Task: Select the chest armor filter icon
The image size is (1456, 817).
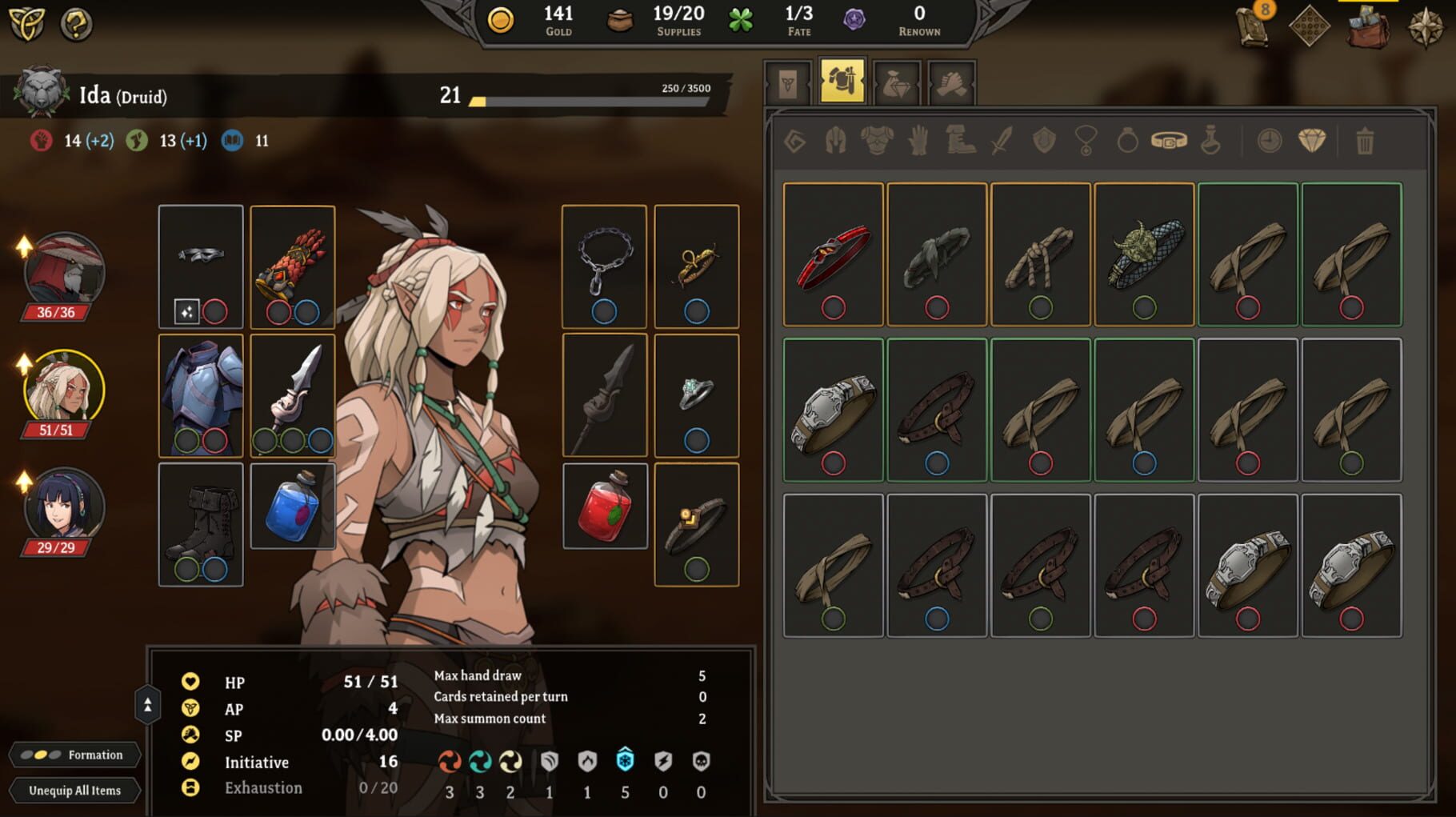Action: (875, 142)
